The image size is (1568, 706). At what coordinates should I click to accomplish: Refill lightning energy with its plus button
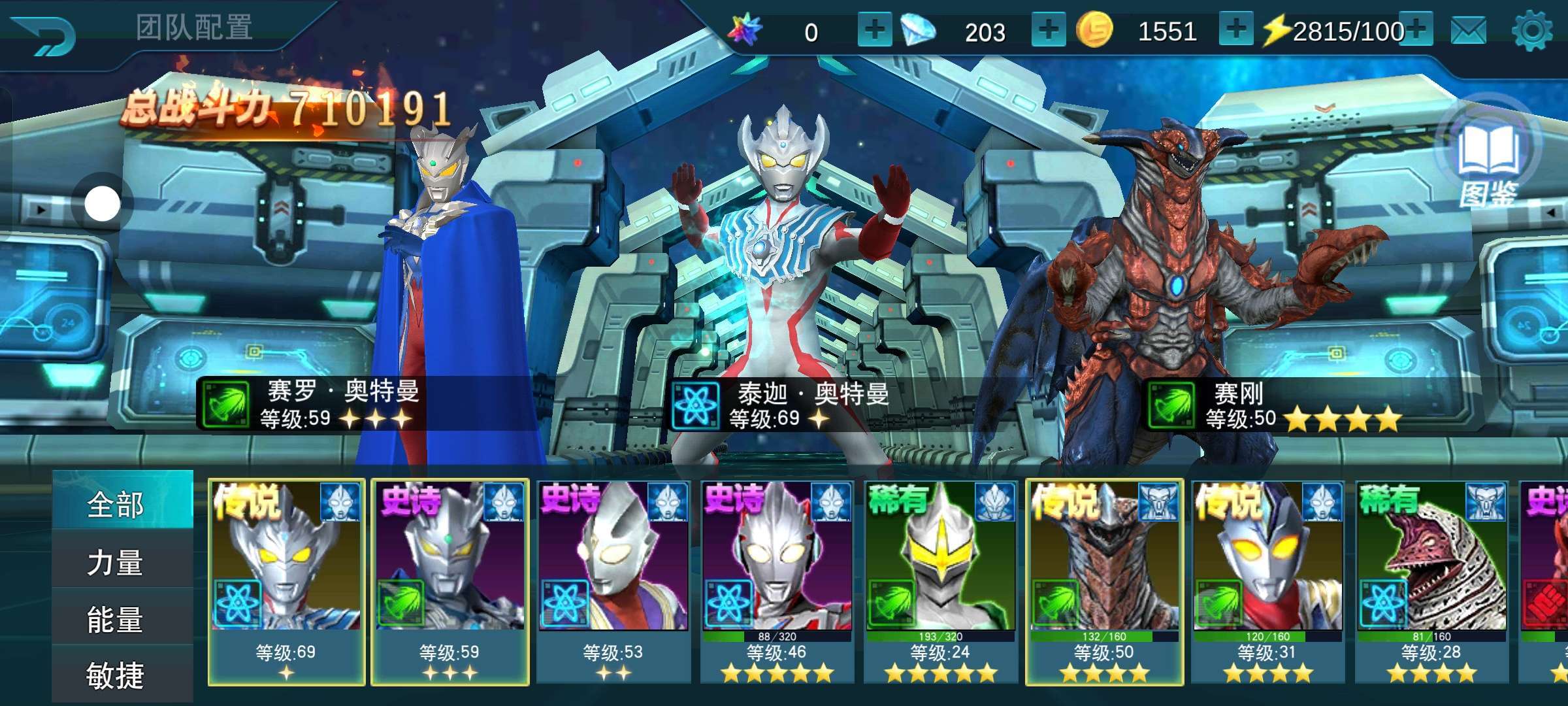pyautogui.click(x=1416, y=30)
